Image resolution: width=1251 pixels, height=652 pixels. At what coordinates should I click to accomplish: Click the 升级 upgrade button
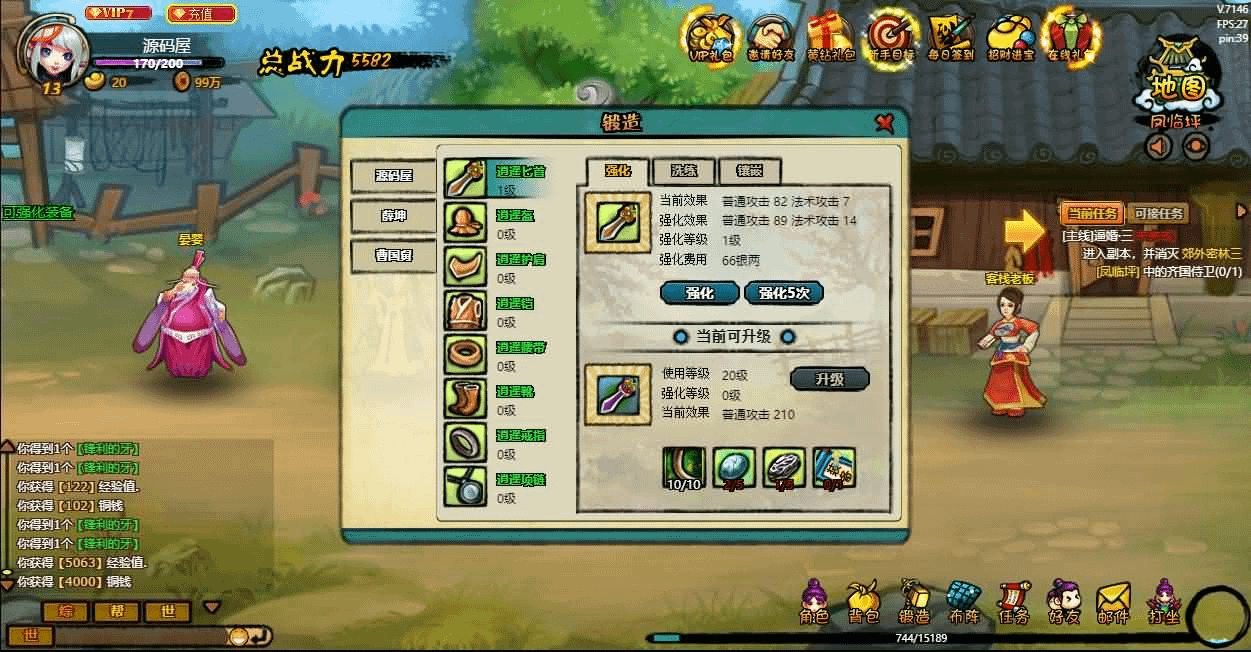(829, 380)
